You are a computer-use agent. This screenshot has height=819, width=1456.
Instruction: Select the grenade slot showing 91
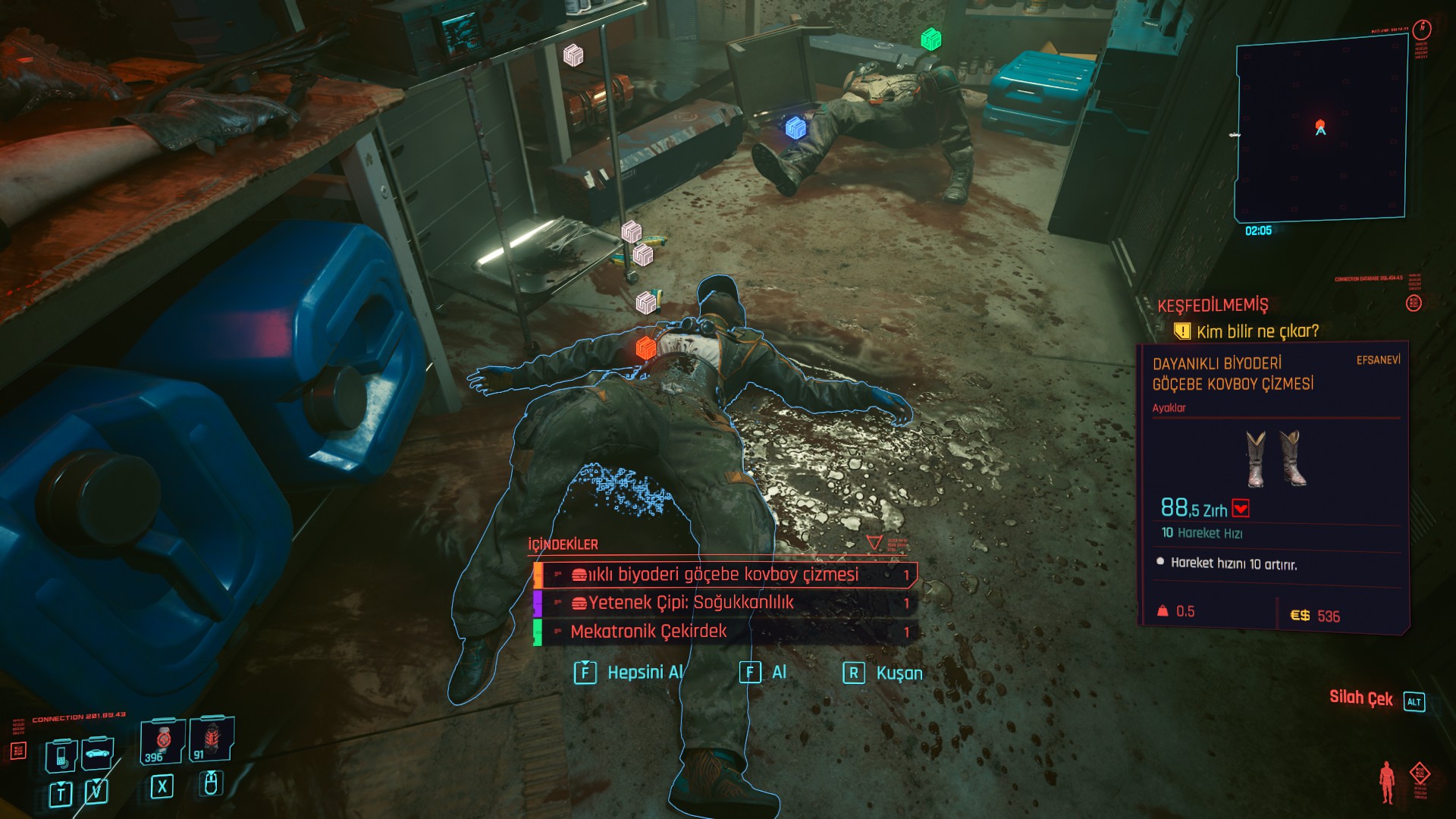pos(210,739)
